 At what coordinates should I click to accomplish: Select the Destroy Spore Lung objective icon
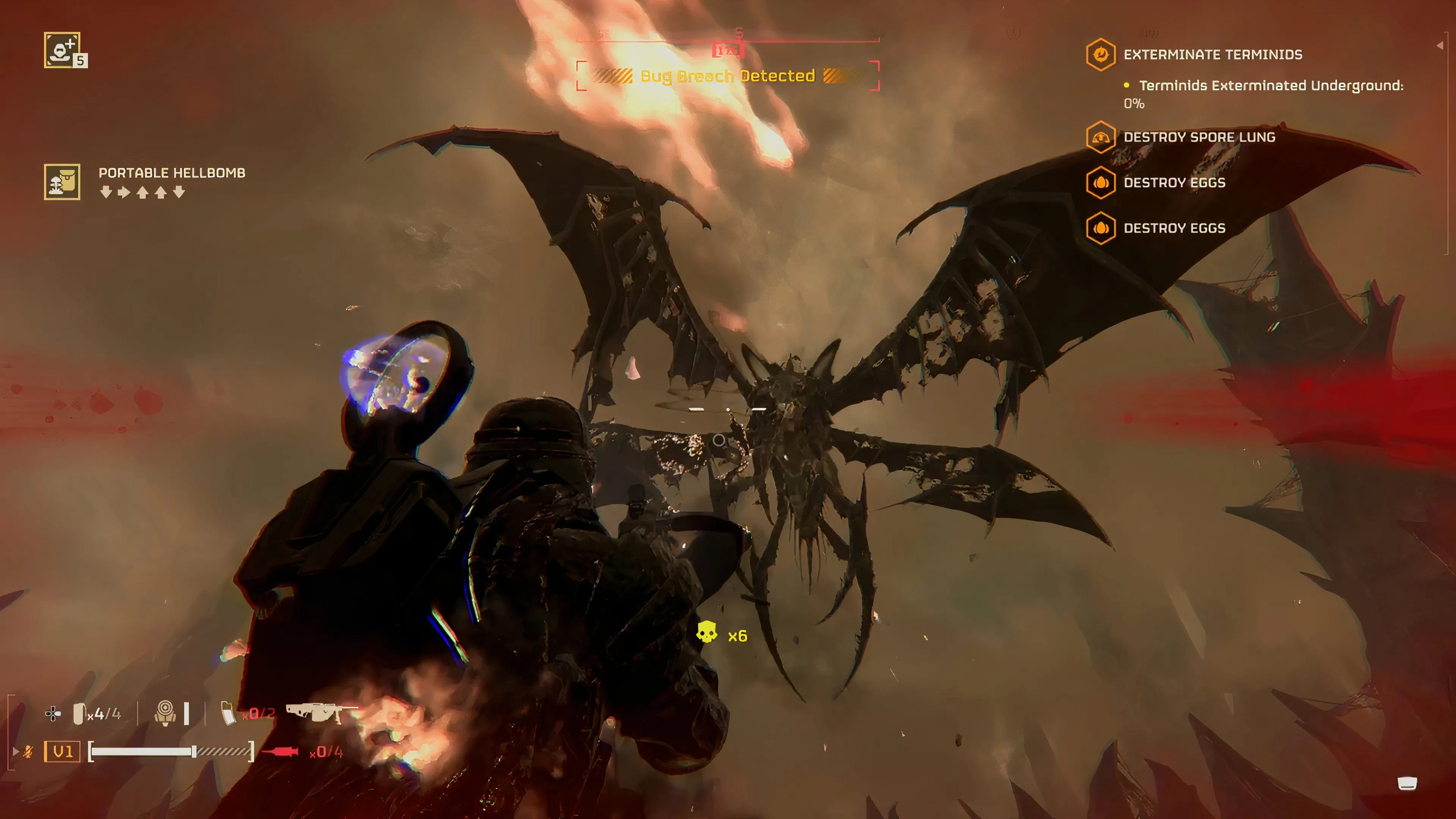(x=1101, y=137)
